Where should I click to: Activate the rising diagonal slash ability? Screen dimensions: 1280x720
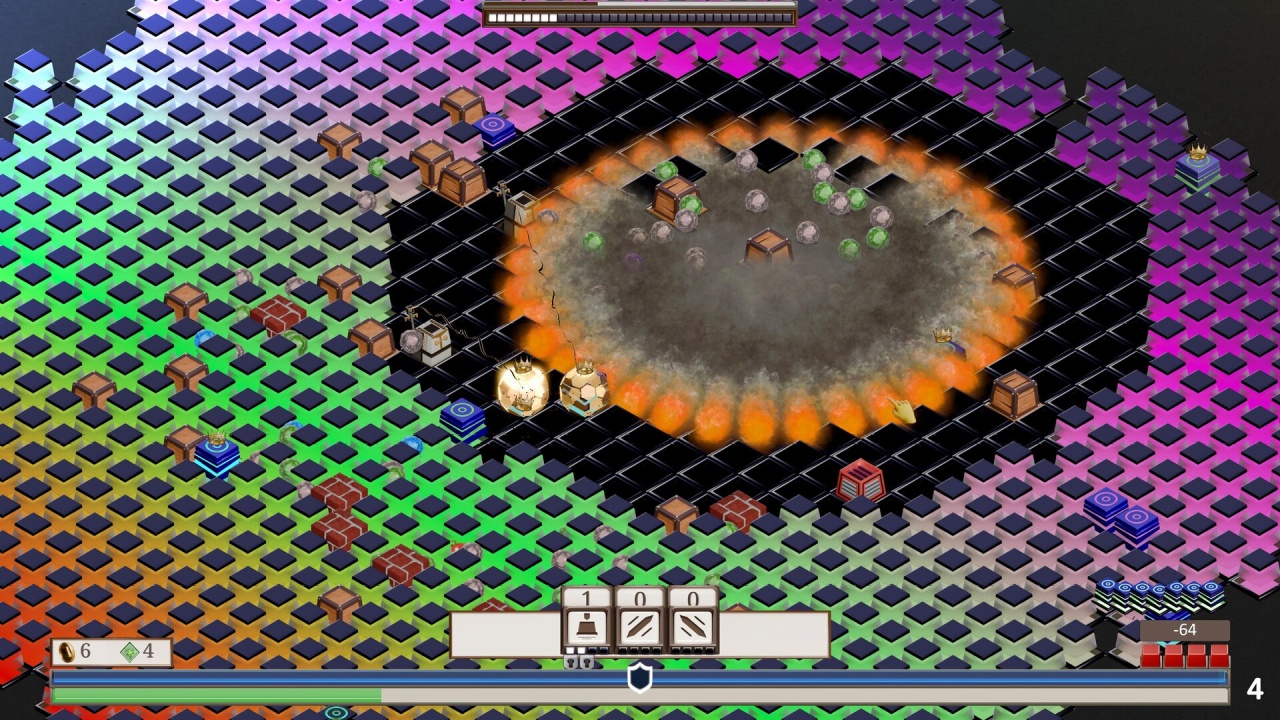point(640,627)
